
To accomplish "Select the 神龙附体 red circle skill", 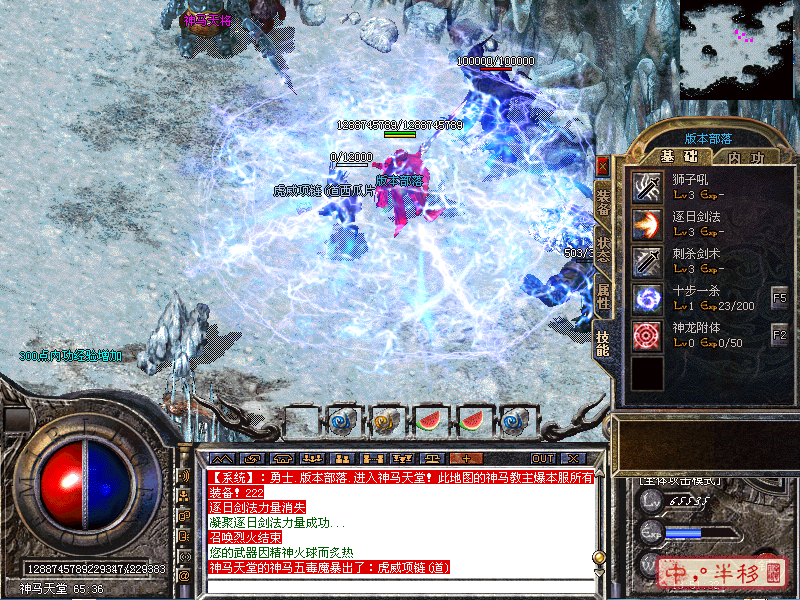I will coord(647,335).
